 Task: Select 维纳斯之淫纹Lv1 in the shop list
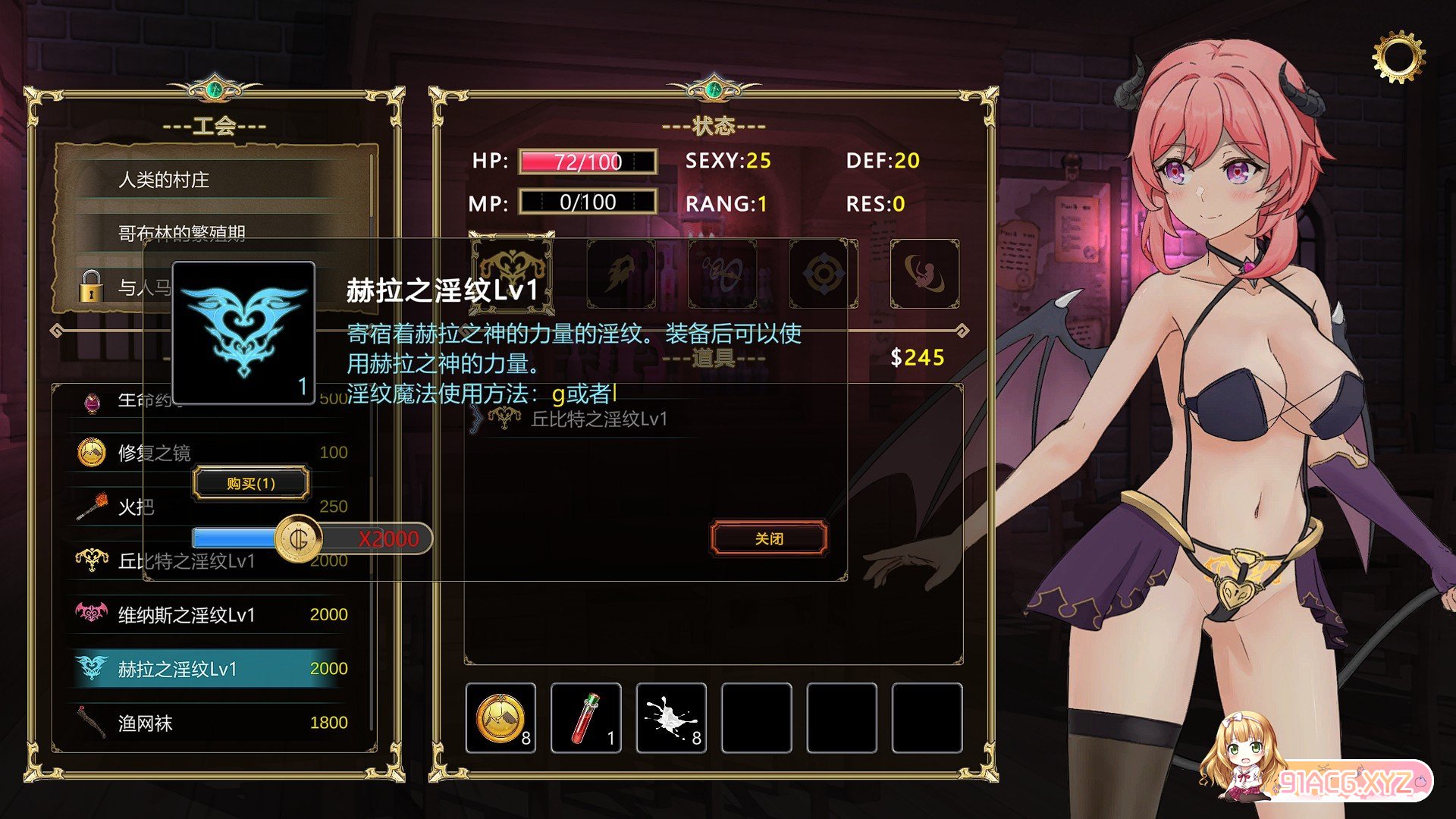[x=187, y=614]
